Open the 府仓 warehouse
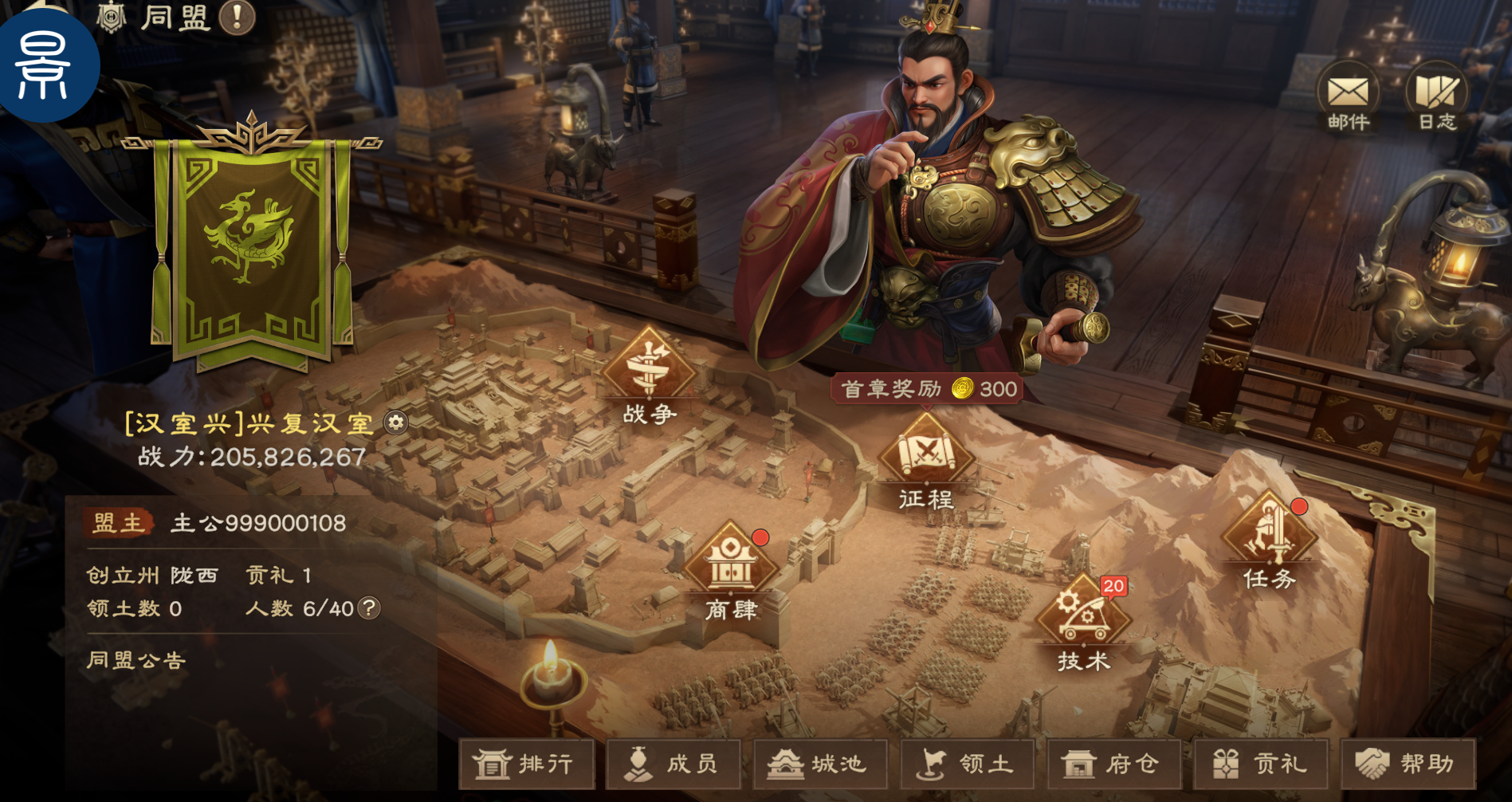This screenshot has width=1512, height=802. click(1113, 764)
